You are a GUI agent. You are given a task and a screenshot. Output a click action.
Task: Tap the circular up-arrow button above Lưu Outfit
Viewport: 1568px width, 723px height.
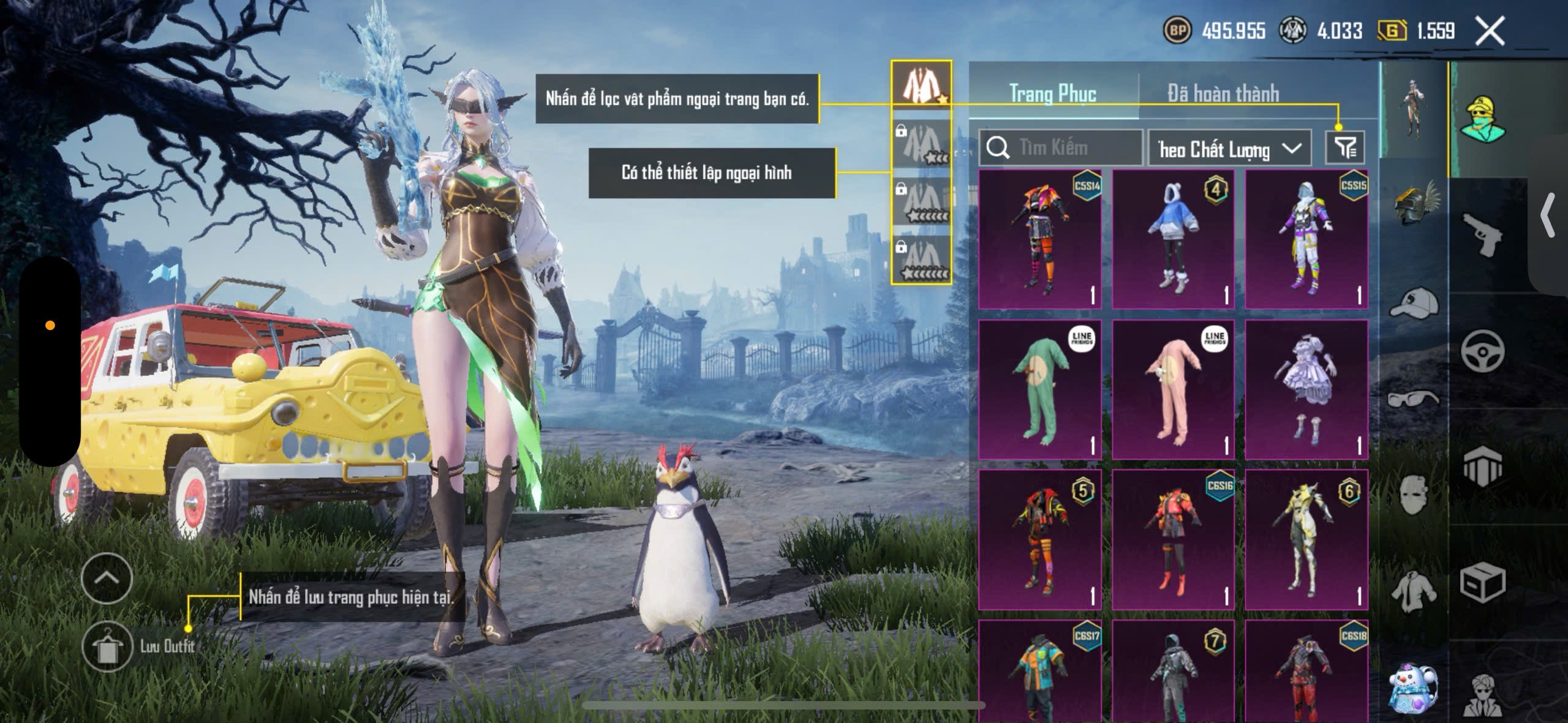107,578
